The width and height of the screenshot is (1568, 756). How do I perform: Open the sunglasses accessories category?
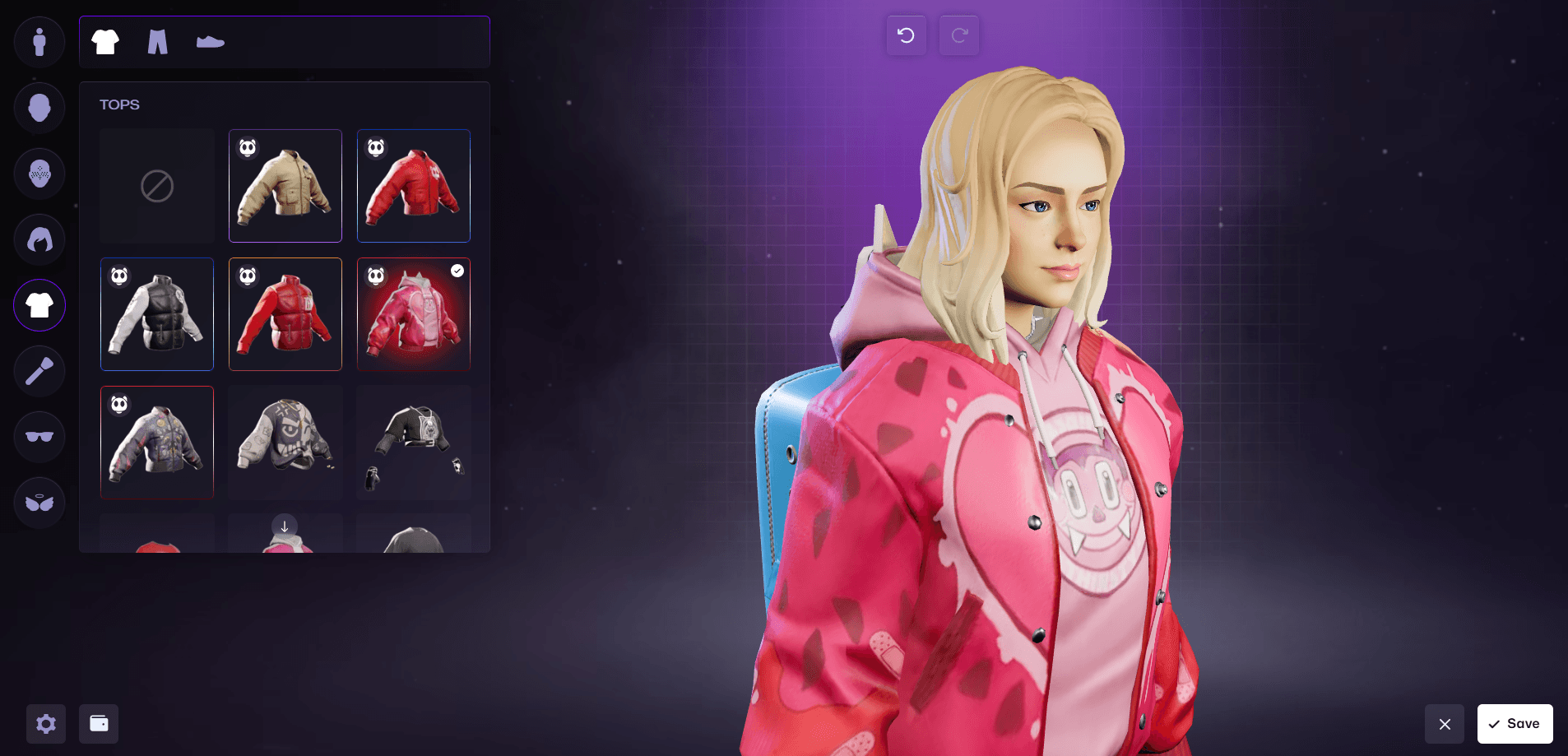tap(39, 437)
